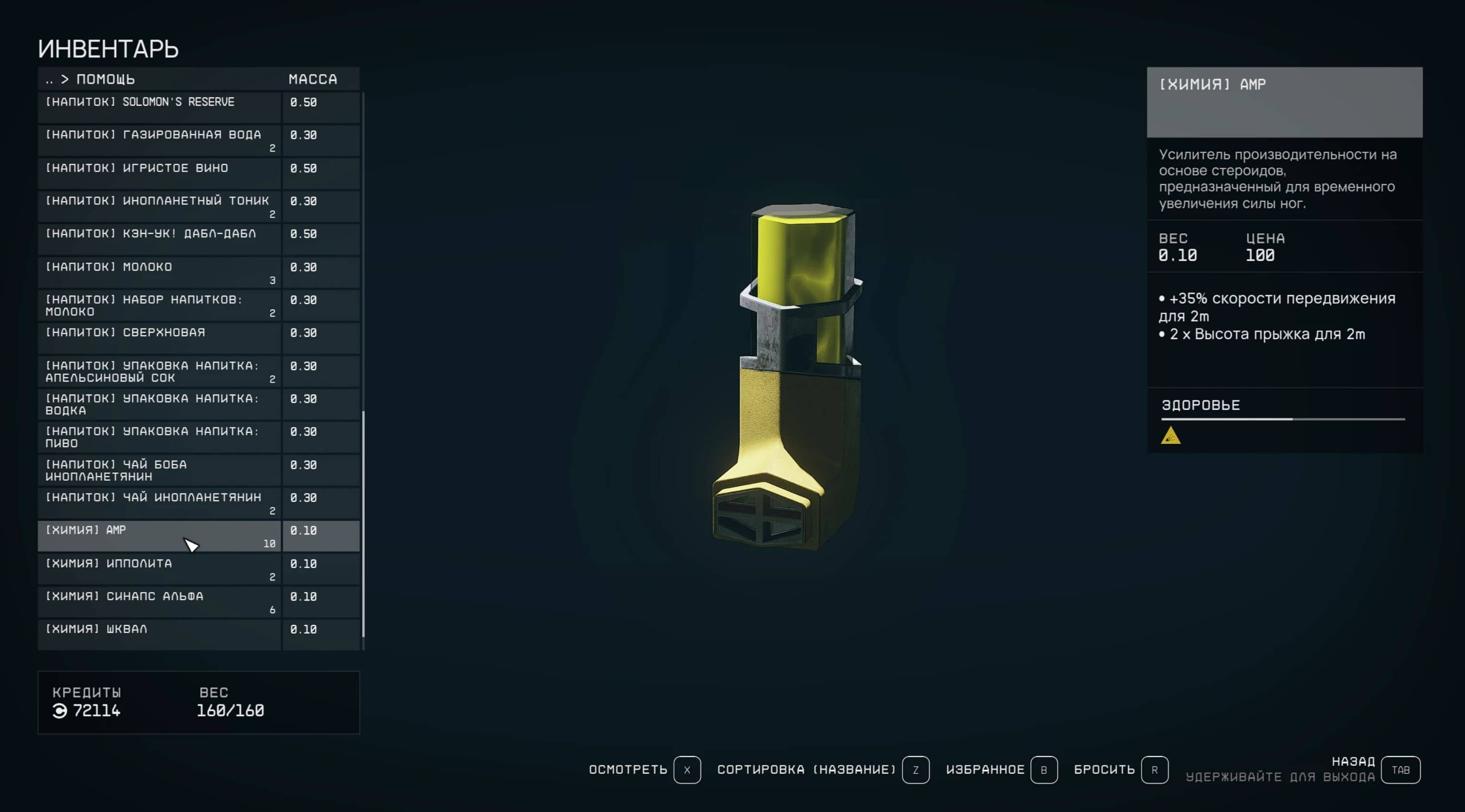Sort the list by Масса column

click(x=313, y=79)
